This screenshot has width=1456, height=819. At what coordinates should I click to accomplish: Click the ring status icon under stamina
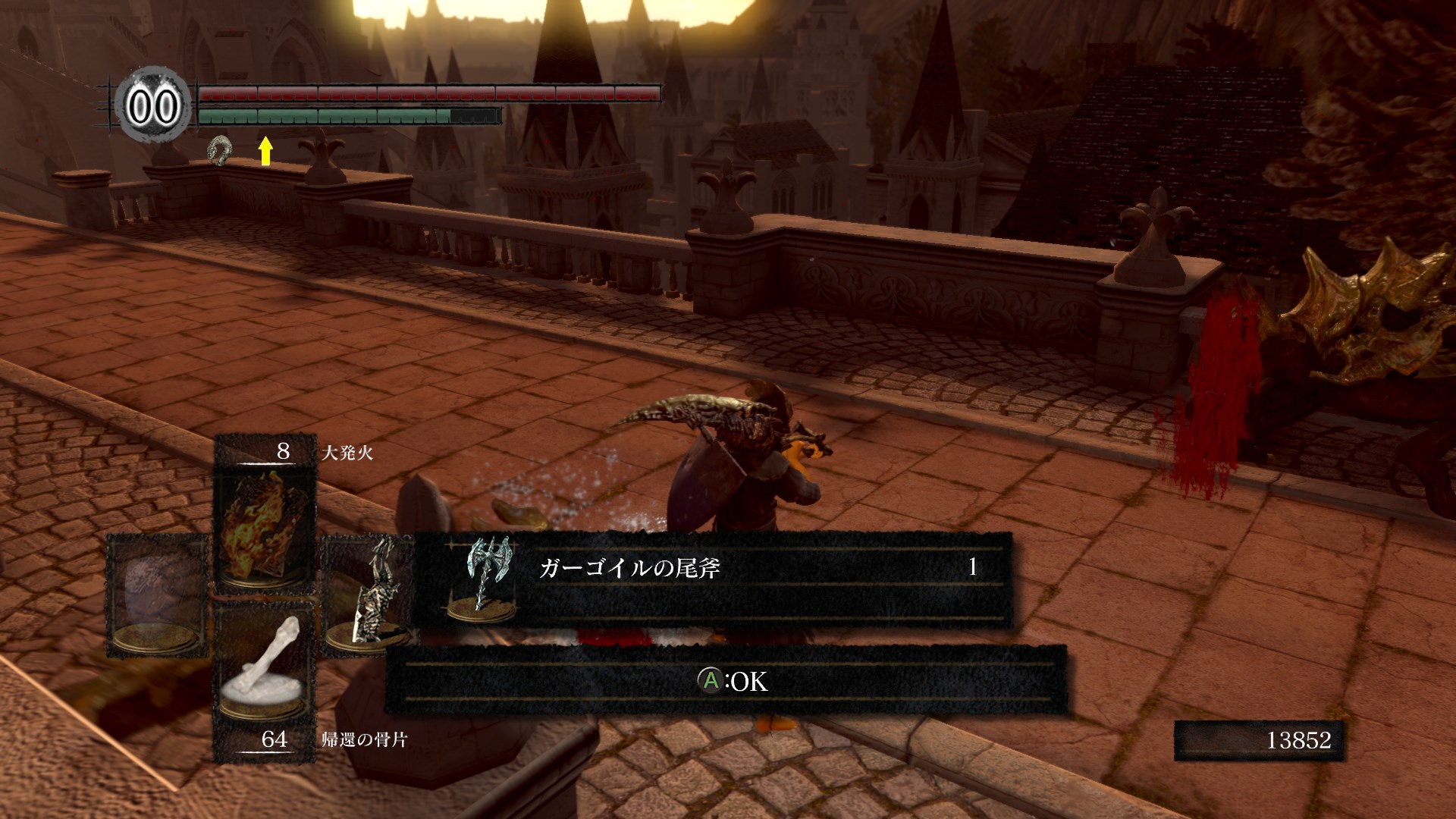click(x=221, y=150)
